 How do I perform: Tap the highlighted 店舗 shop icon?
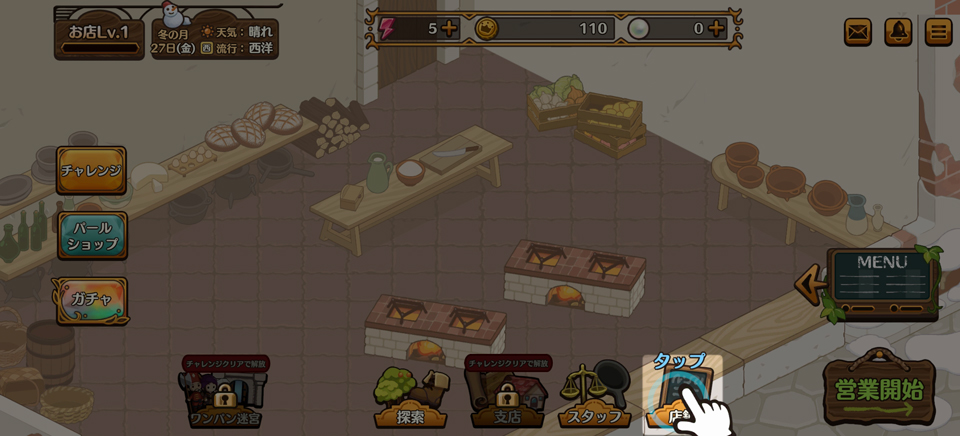tap(682, 395)
